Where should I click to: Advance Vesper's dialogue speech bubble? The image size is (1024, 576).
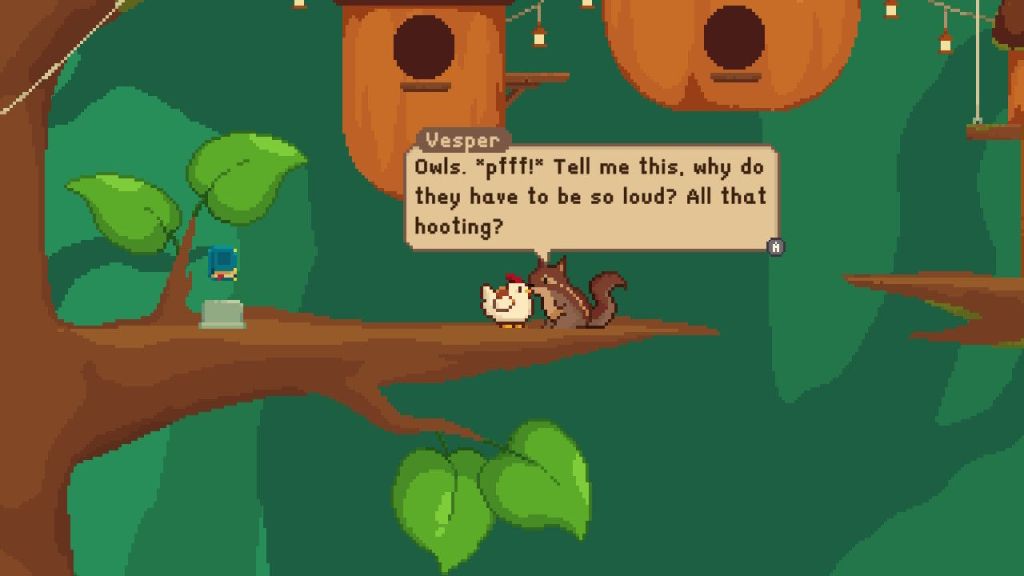pos(775,246)
